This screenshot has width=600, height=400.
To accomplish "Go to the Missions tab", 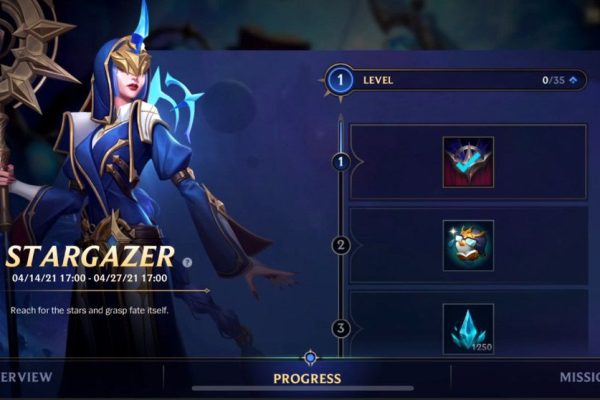I will (579, 378).
